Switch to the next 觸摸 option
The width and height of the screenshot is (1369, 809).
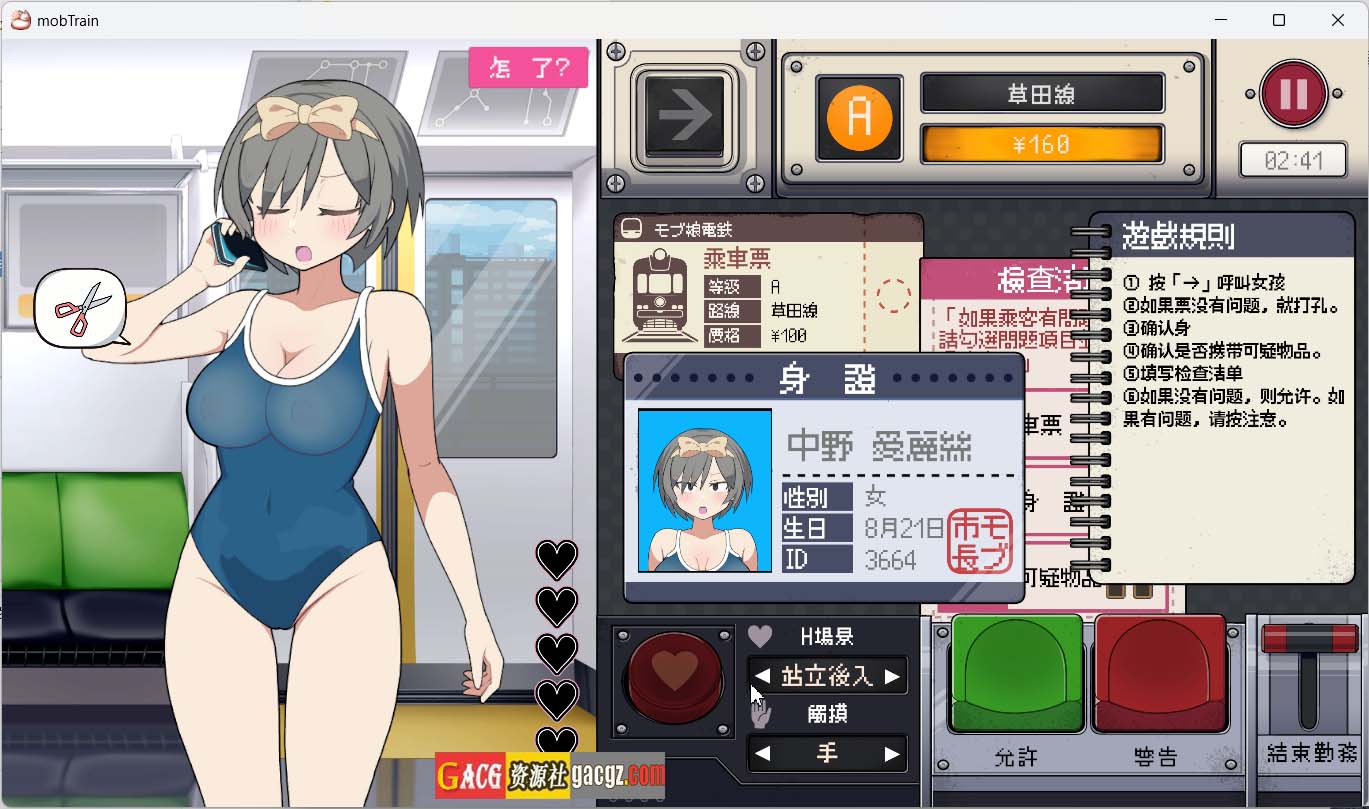tap(892, 754)
